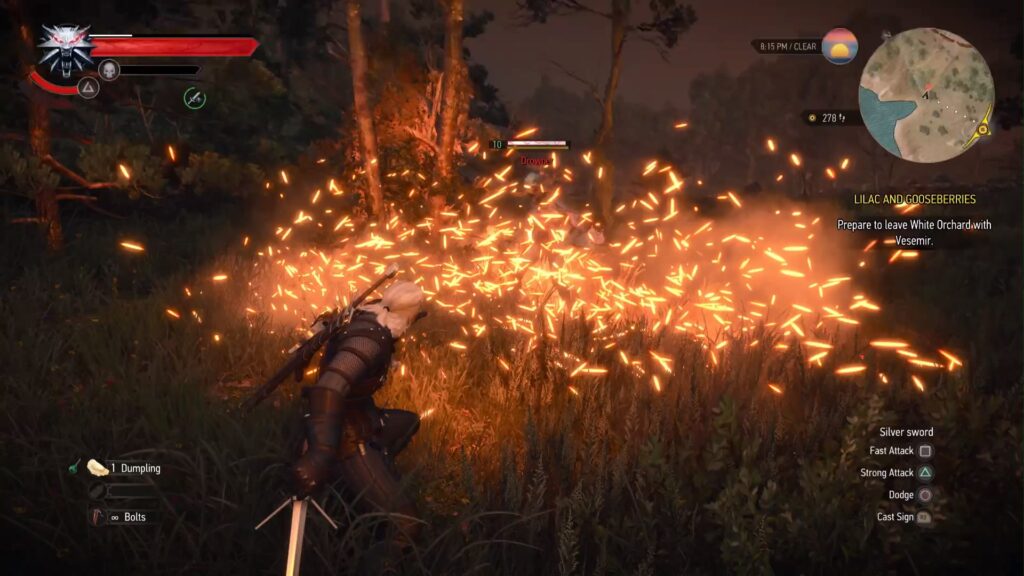Click the green sword buff icon
1024x576 pixels.
click(x=194, y=97)
